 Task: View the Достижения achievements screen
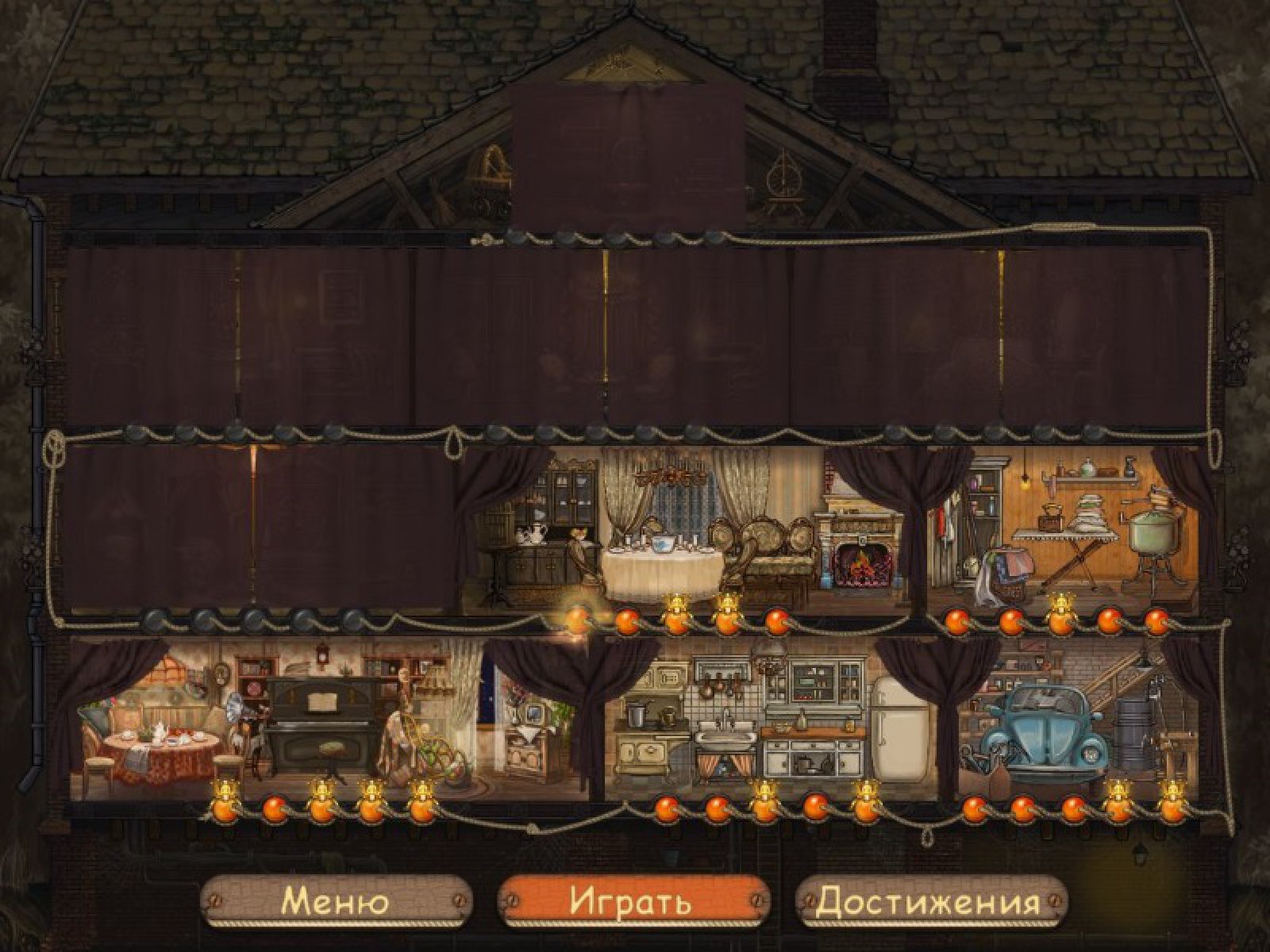click(x=929, y=902)
